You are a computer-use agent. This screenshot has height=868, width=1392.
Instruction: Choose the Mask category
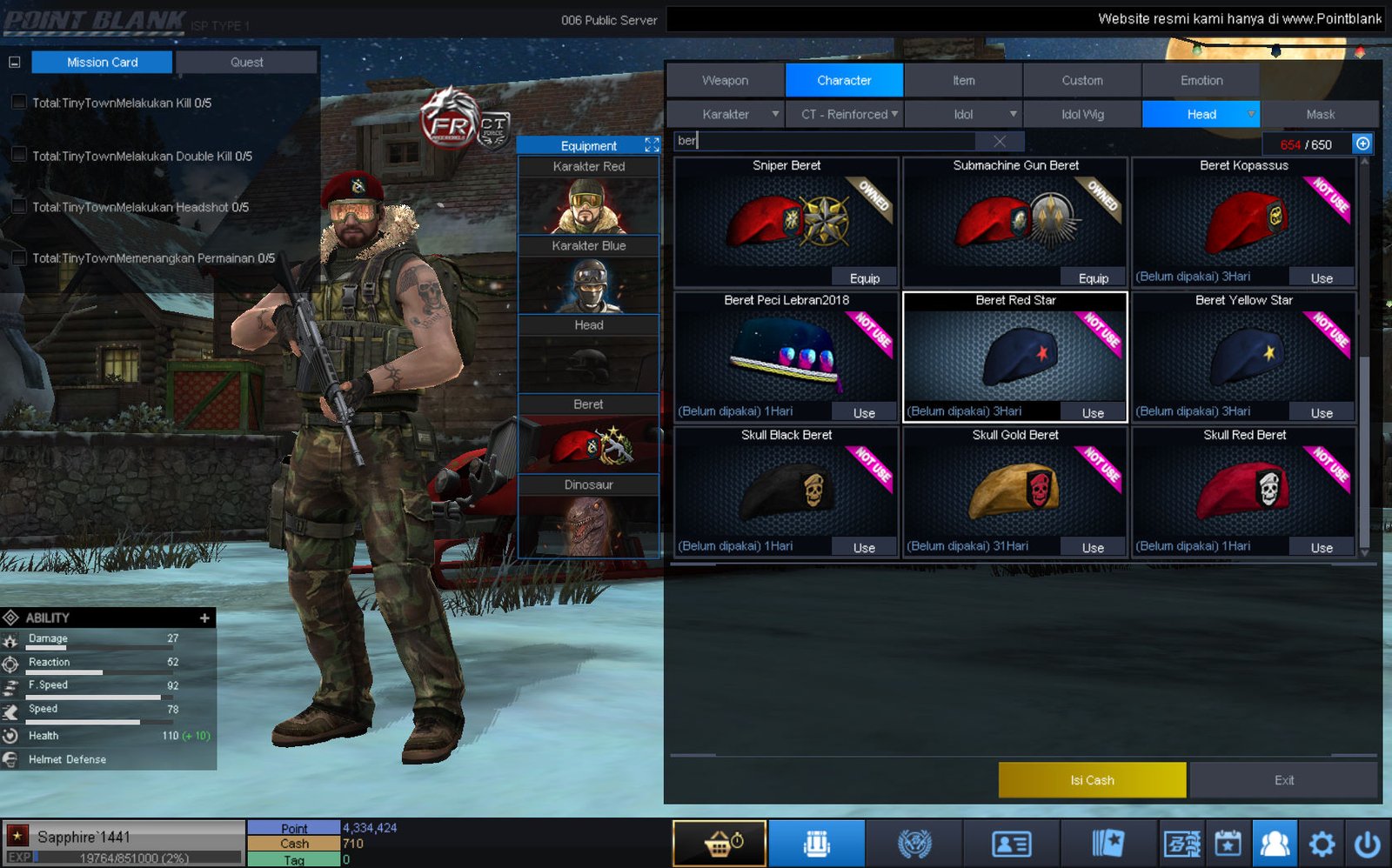click(1320, 114)
